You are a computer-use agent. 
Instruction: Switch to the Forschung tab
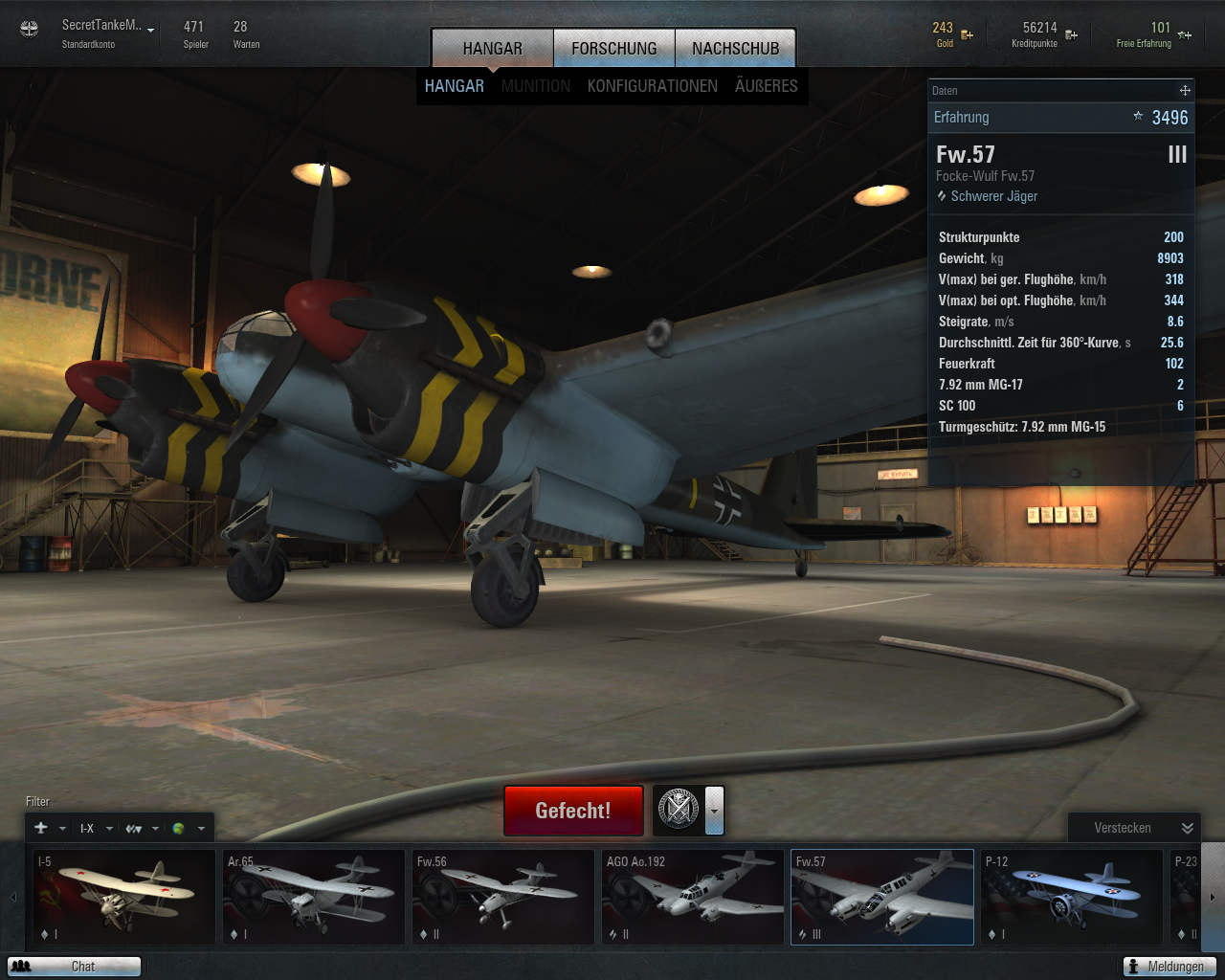pyautogui.click(x=614, y=48)
